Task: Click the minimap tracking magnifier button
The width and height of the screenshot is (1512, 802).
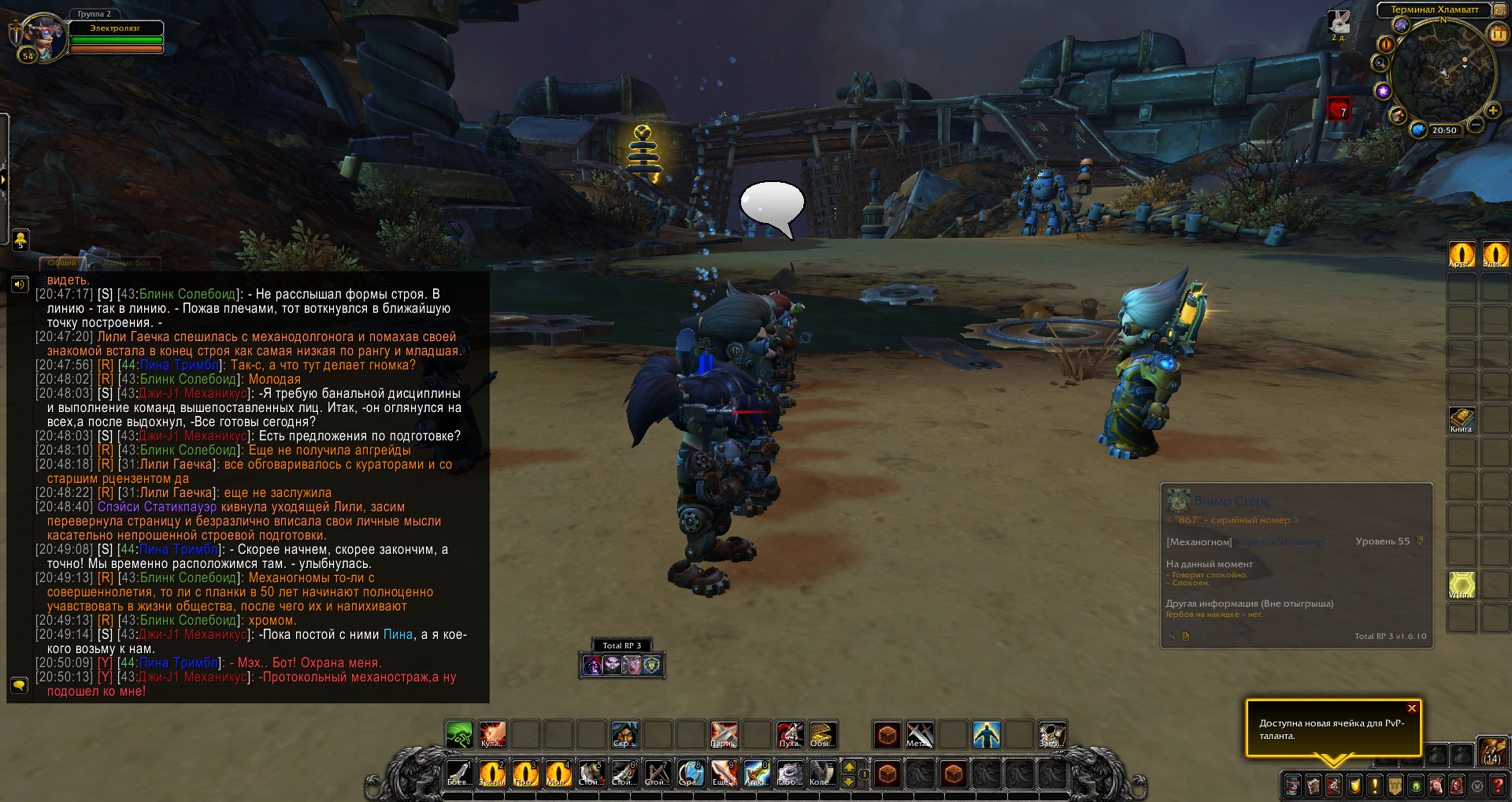Action: (x=1380, y=63)
